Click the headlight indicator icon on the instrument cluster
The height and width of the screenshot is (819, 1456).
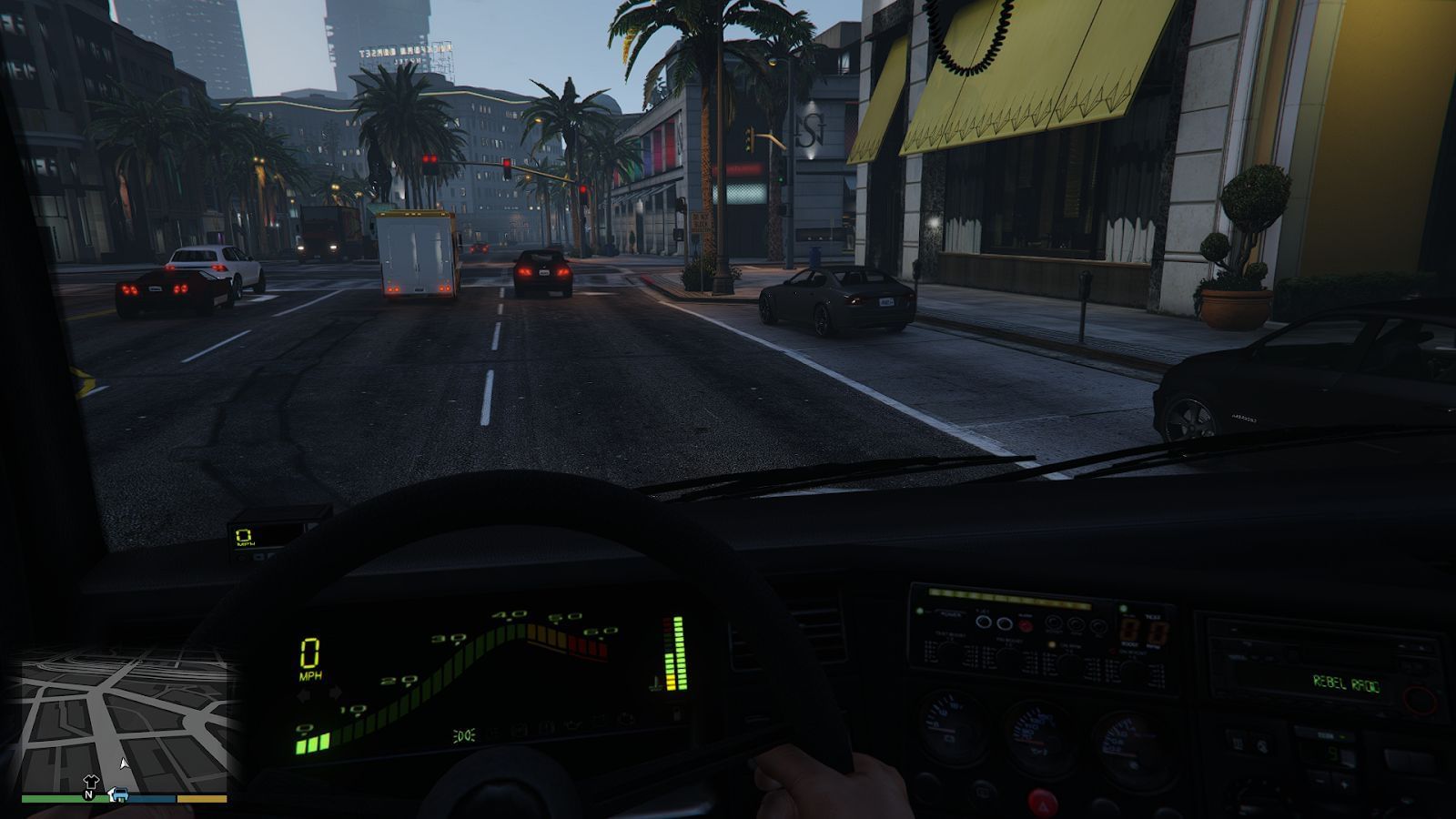tap(464, 735)
